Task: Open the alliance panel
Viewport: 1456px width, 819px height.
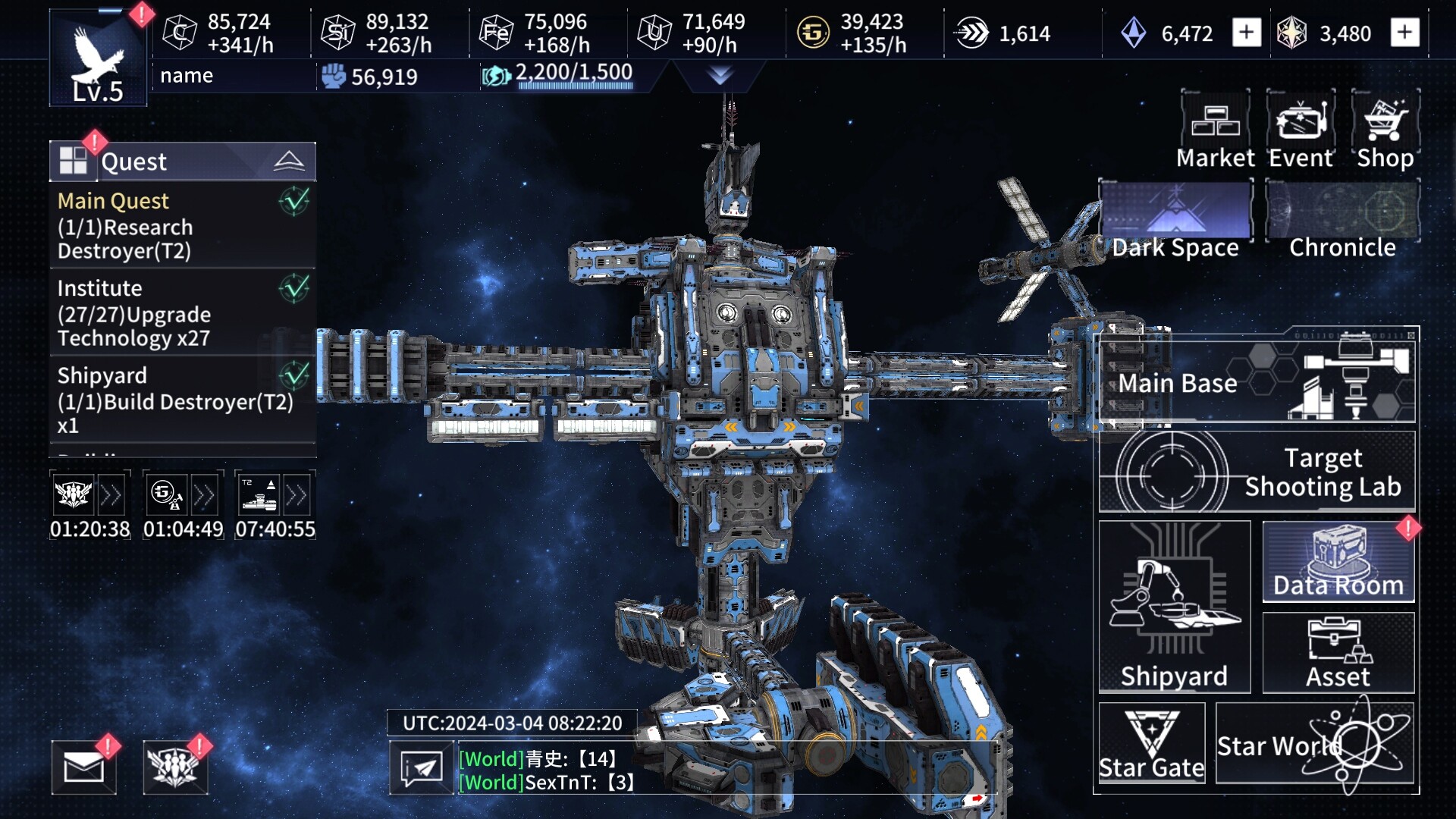Action: coord(174,766)
